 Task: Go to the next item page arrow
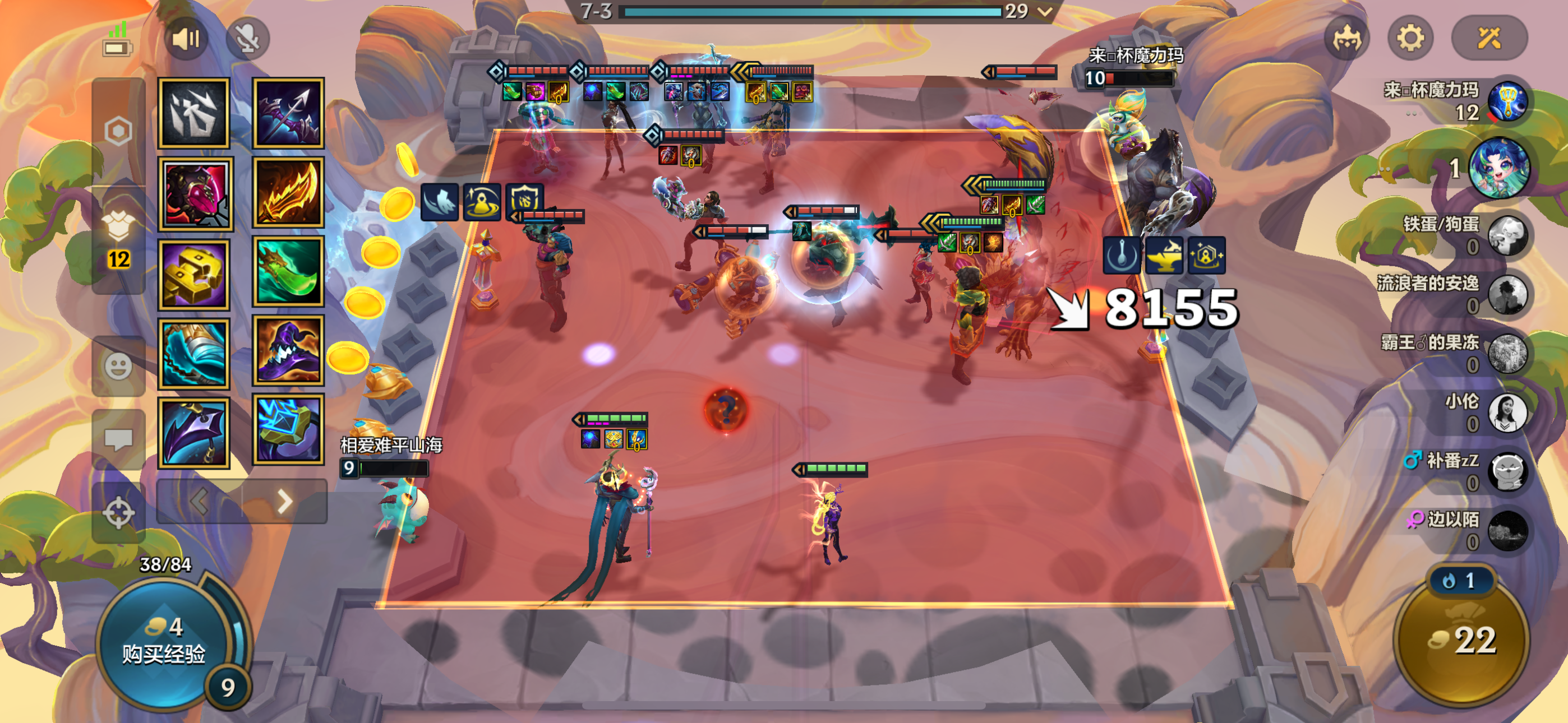(284, 502)
